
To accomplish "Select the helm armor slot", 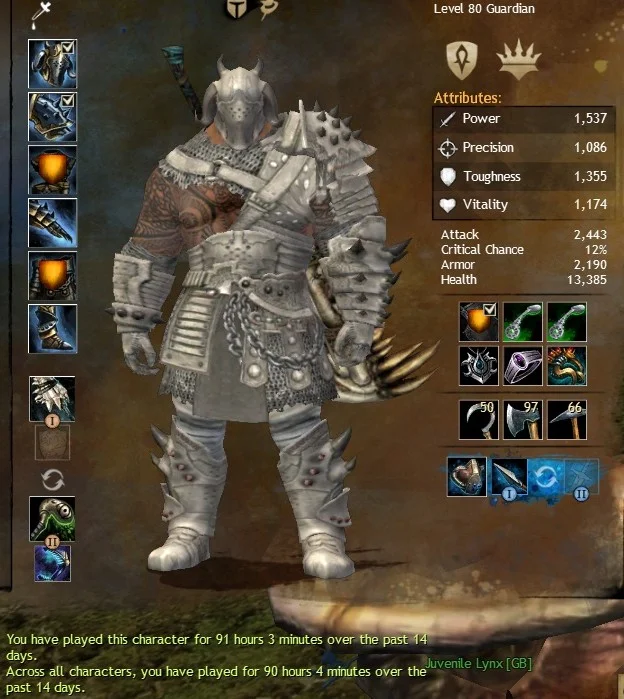I will (52, 64).
